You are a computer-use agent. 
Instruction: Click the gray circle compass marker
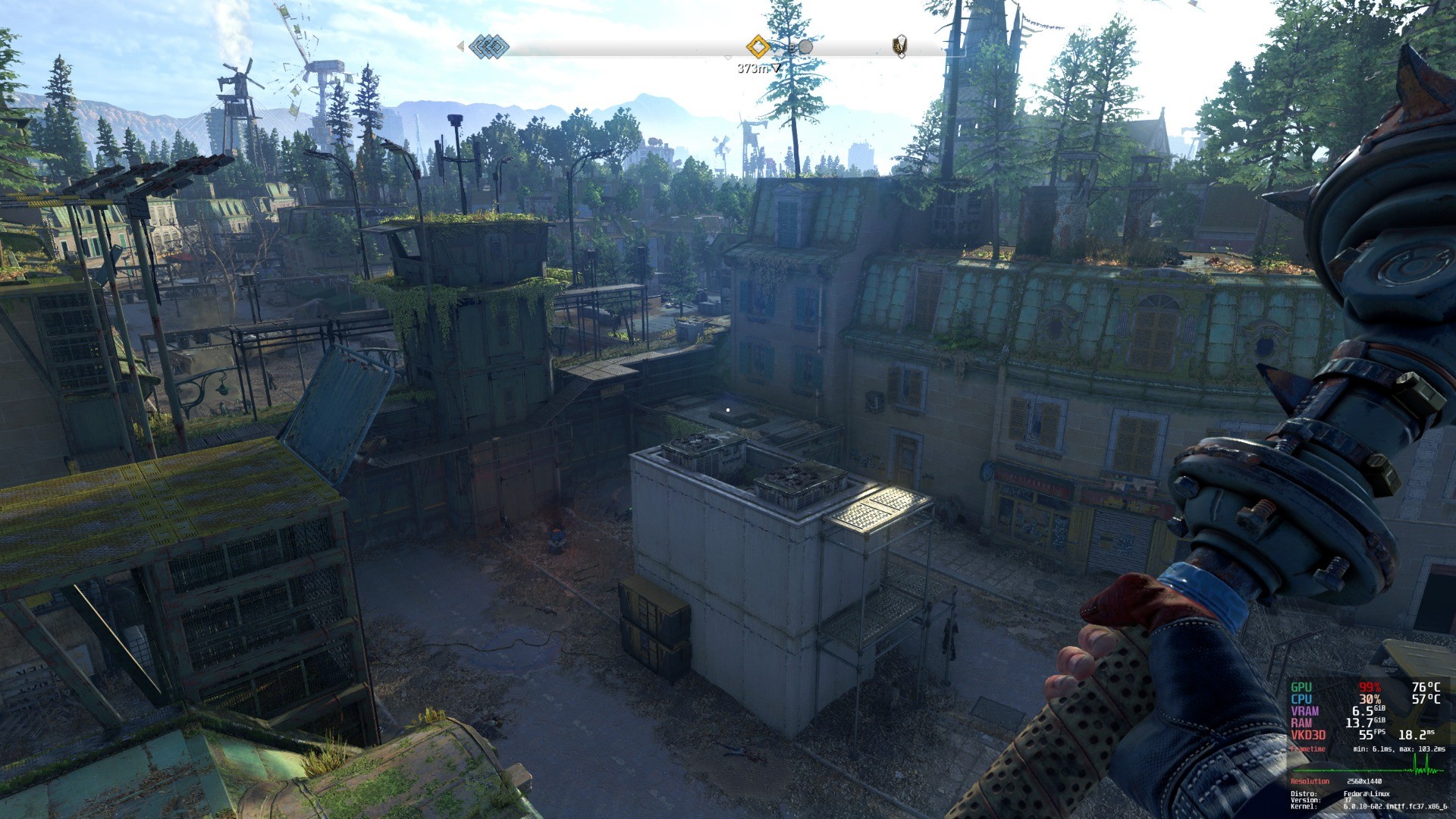[805, 47]
